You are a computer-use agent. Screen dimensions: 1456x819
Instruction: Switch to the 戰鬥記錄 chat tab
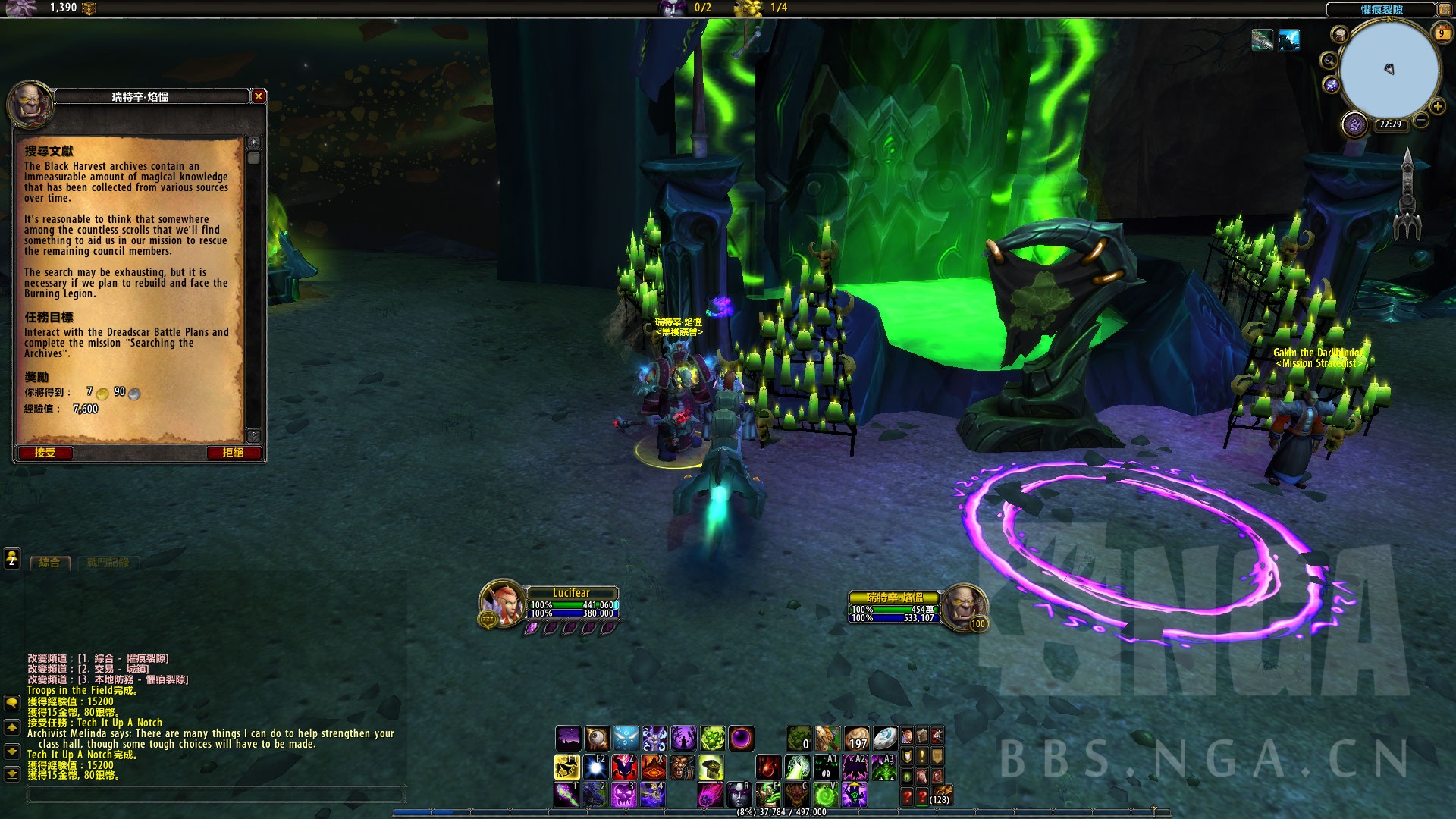pos(108,563)
